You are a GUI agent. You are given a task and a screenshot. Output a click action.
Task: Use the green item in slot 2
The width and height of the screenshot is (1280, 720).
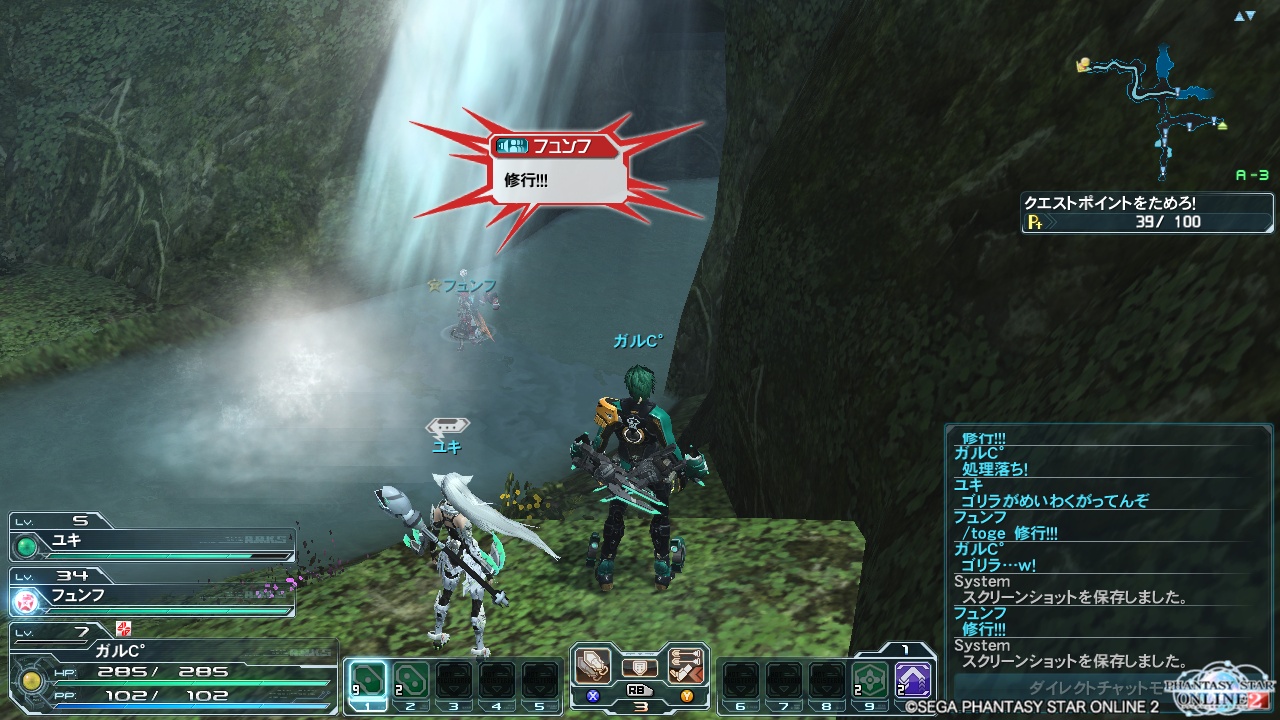point(410,680)
